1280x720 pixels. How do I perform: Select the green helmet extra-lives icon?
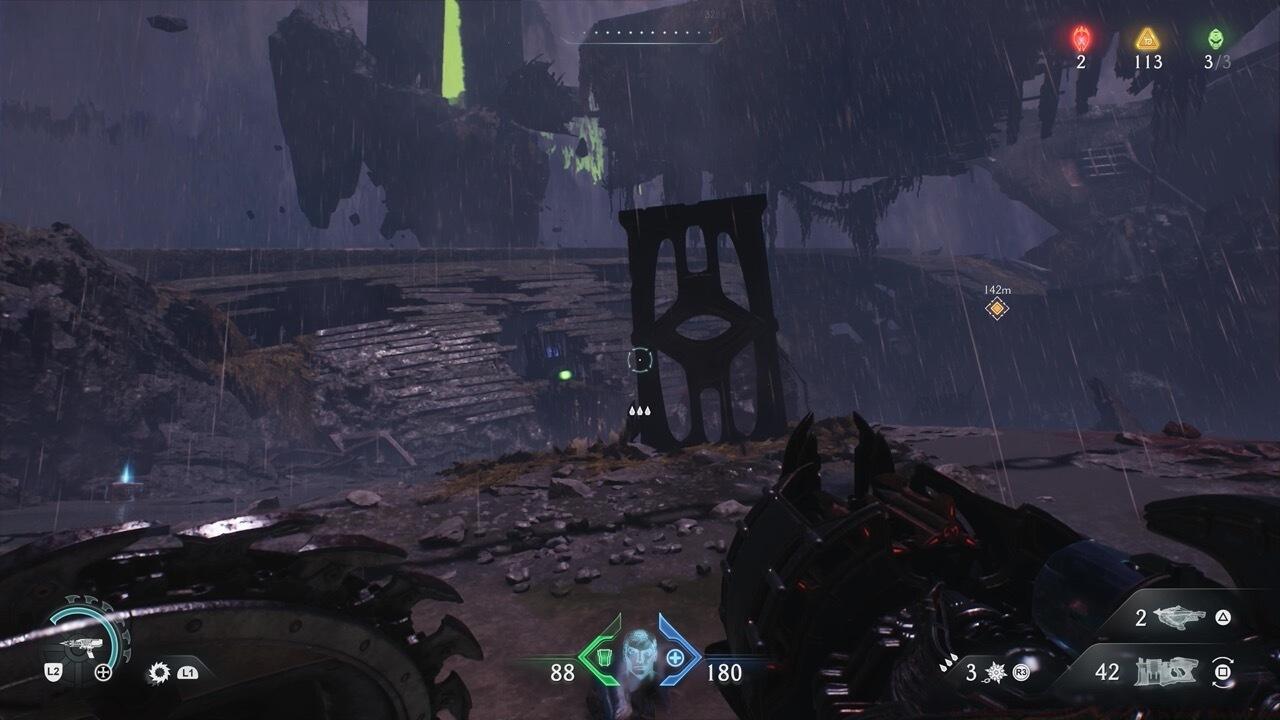click(1215, 39)
